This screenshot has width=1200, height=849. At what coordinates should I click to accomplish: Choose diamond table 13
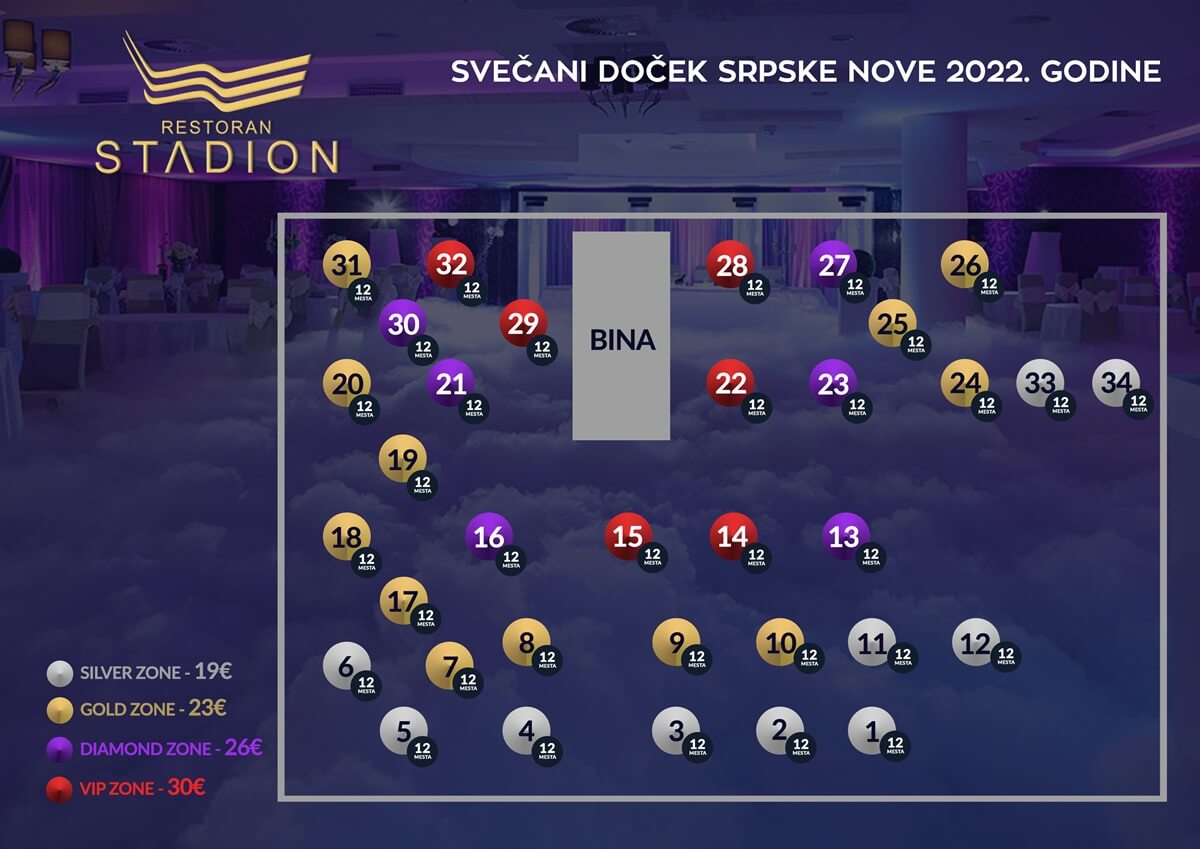(x=845, y=536)
